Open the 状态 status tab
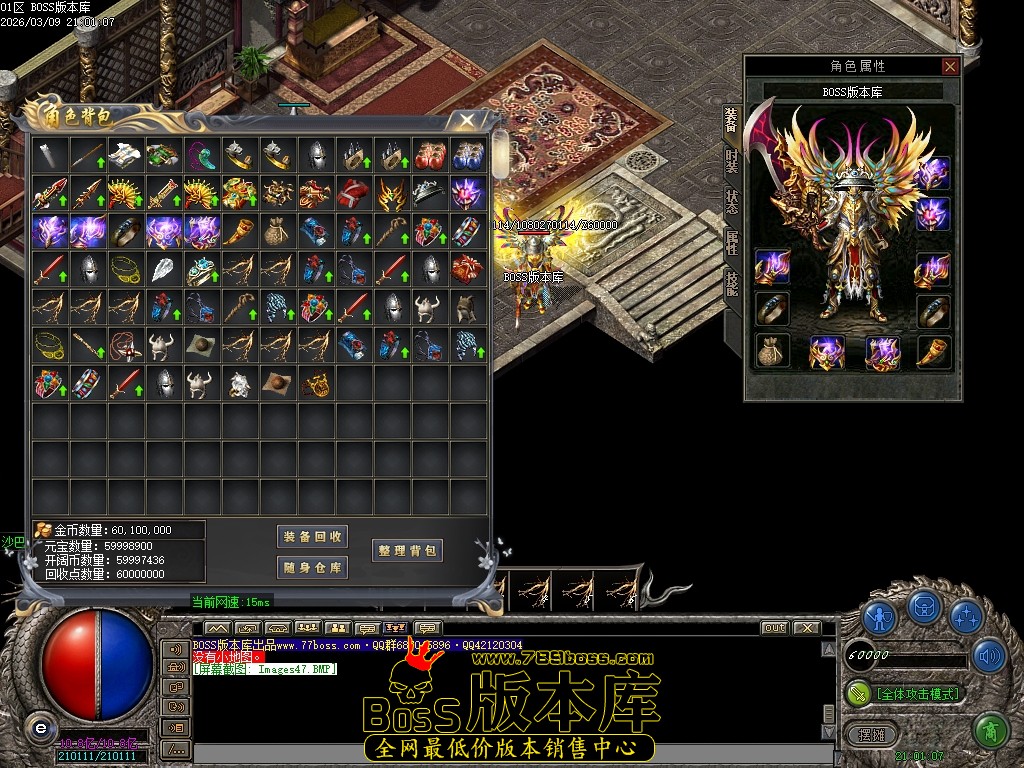The width and height of the screenshot is (1024, 768). (x=731, y=201)
